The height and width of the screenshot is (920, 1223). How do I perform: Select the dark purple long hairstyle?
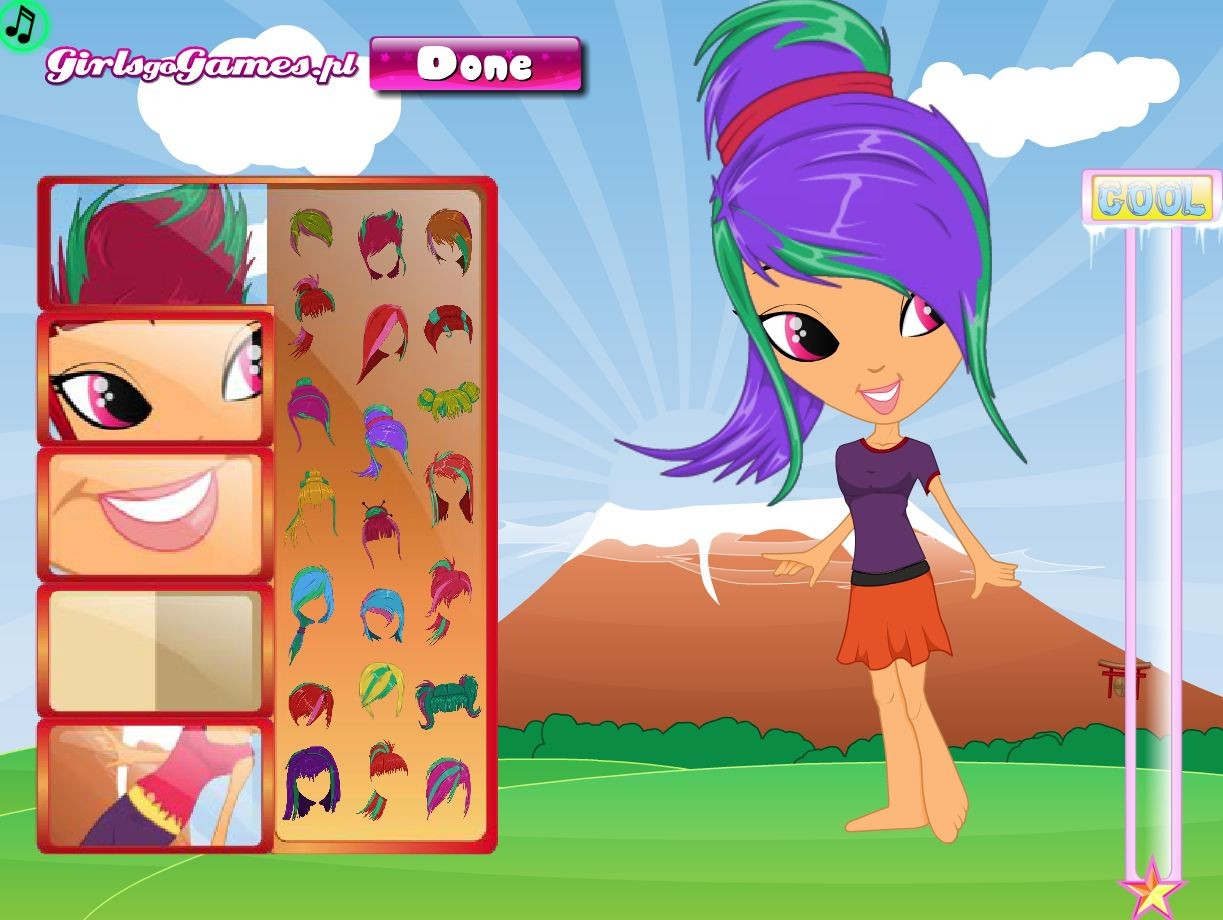(311, 782)
